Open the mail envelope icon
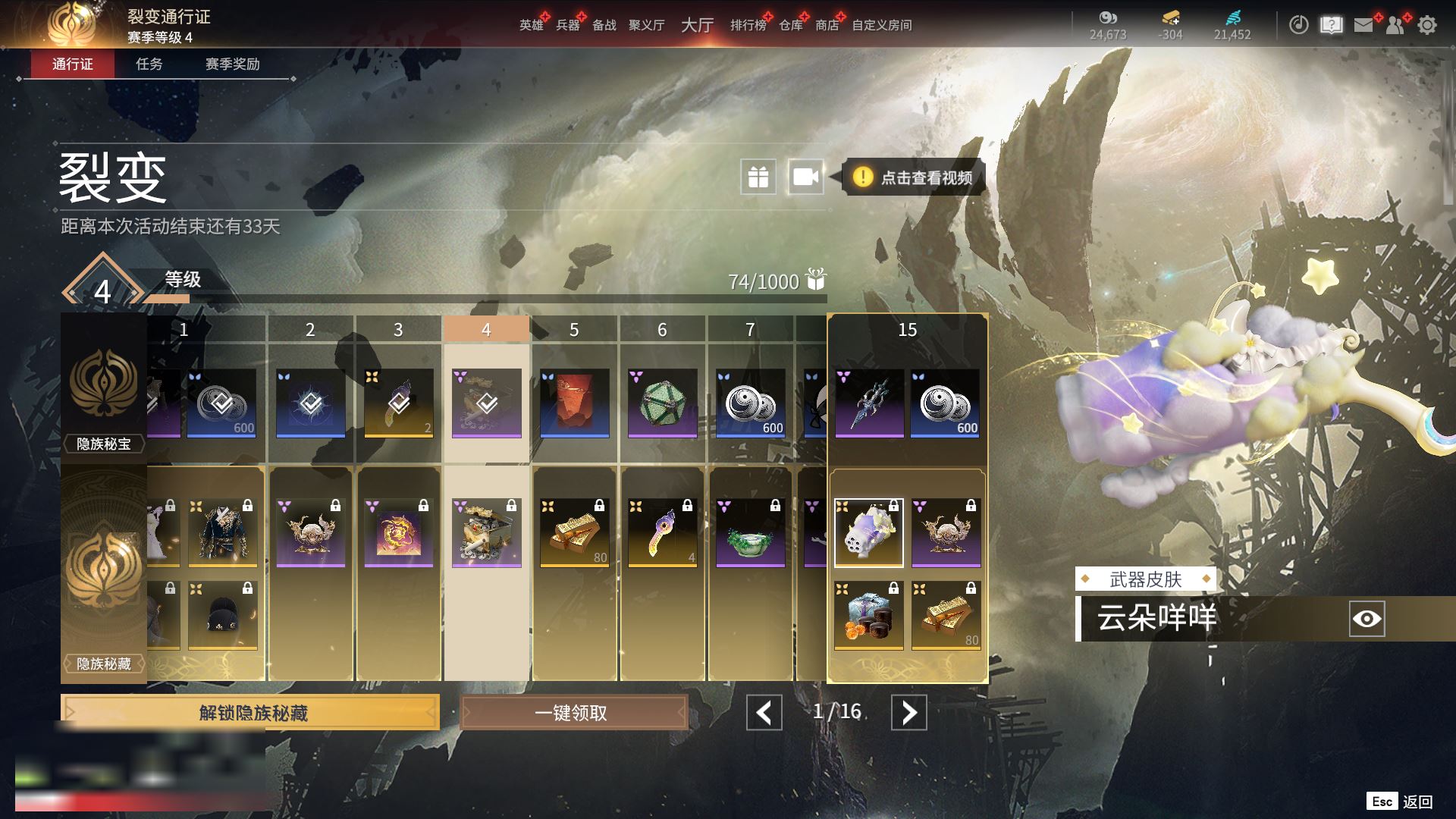The height and width of the screenshot is (819, 1456). [x=1363, y=26]
